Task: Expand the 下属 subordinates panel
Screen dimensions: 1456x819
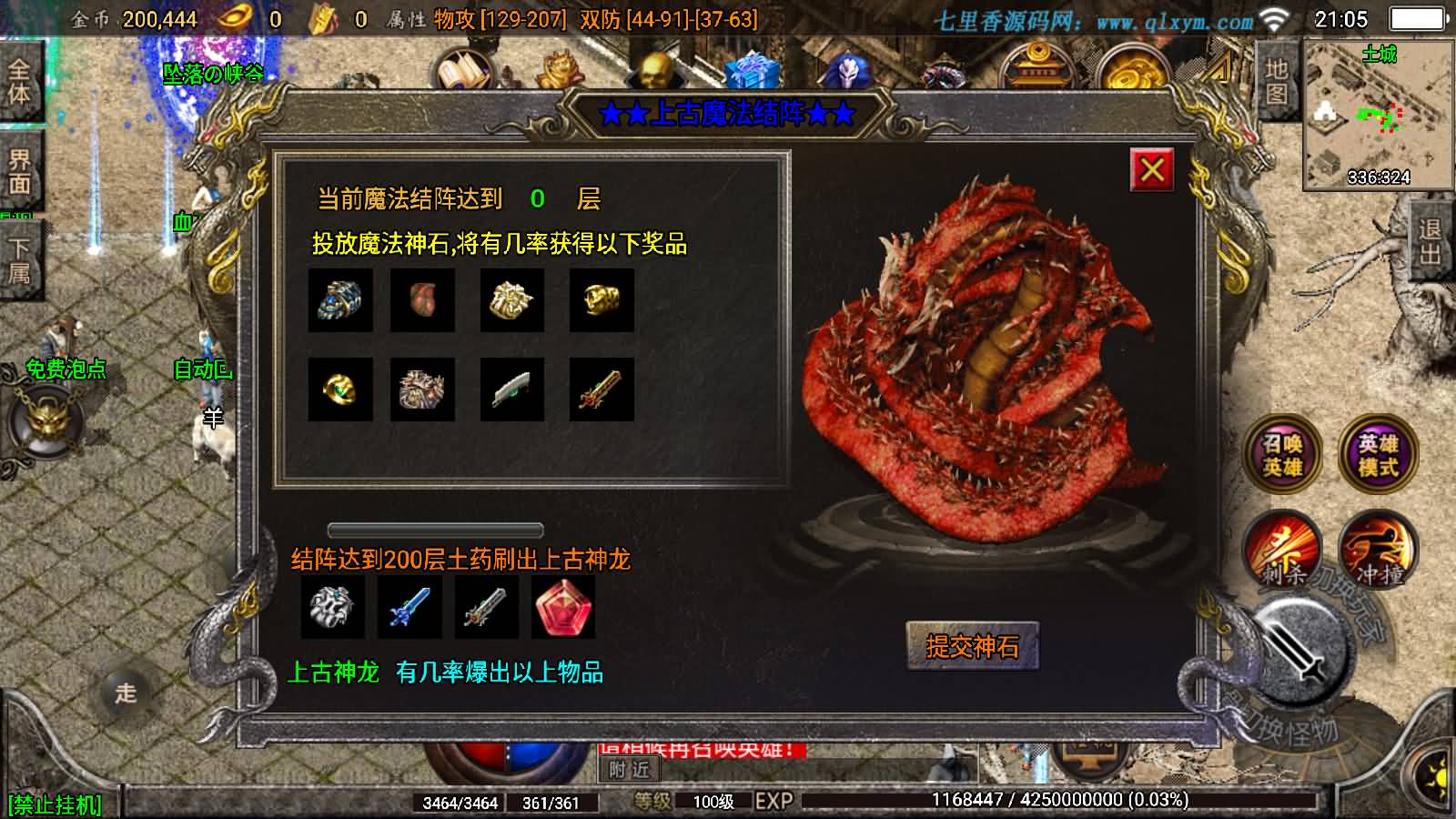Action: 21,252
